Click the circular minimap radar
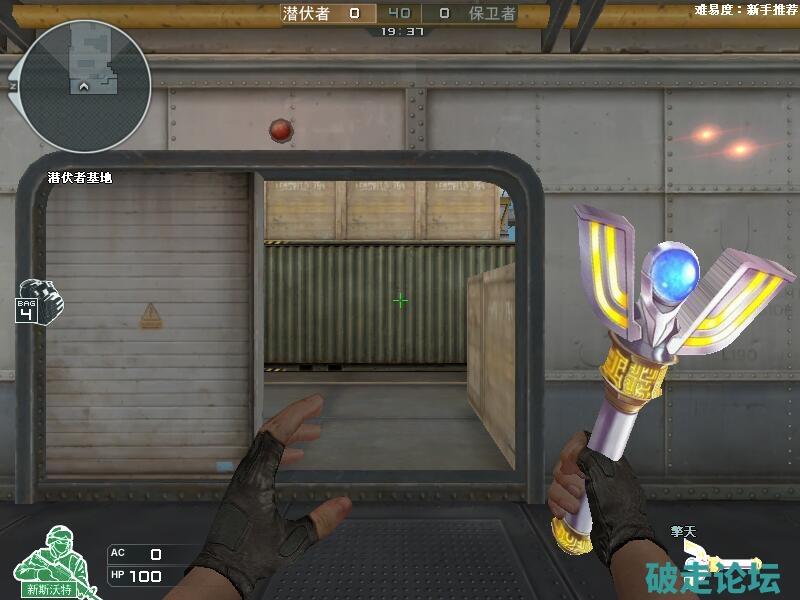The width and height of the screenshot is (800, 600). 84,86
